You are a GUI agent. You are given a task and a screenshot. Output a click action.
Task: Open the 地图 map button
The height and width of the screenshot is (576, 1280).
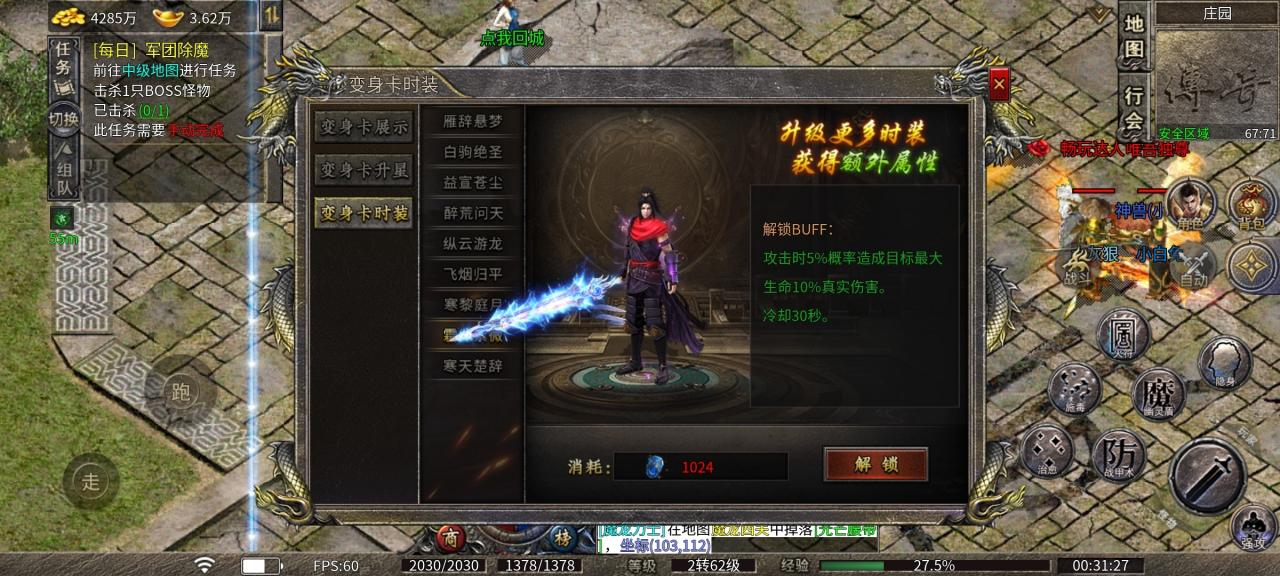[1133, 37]
